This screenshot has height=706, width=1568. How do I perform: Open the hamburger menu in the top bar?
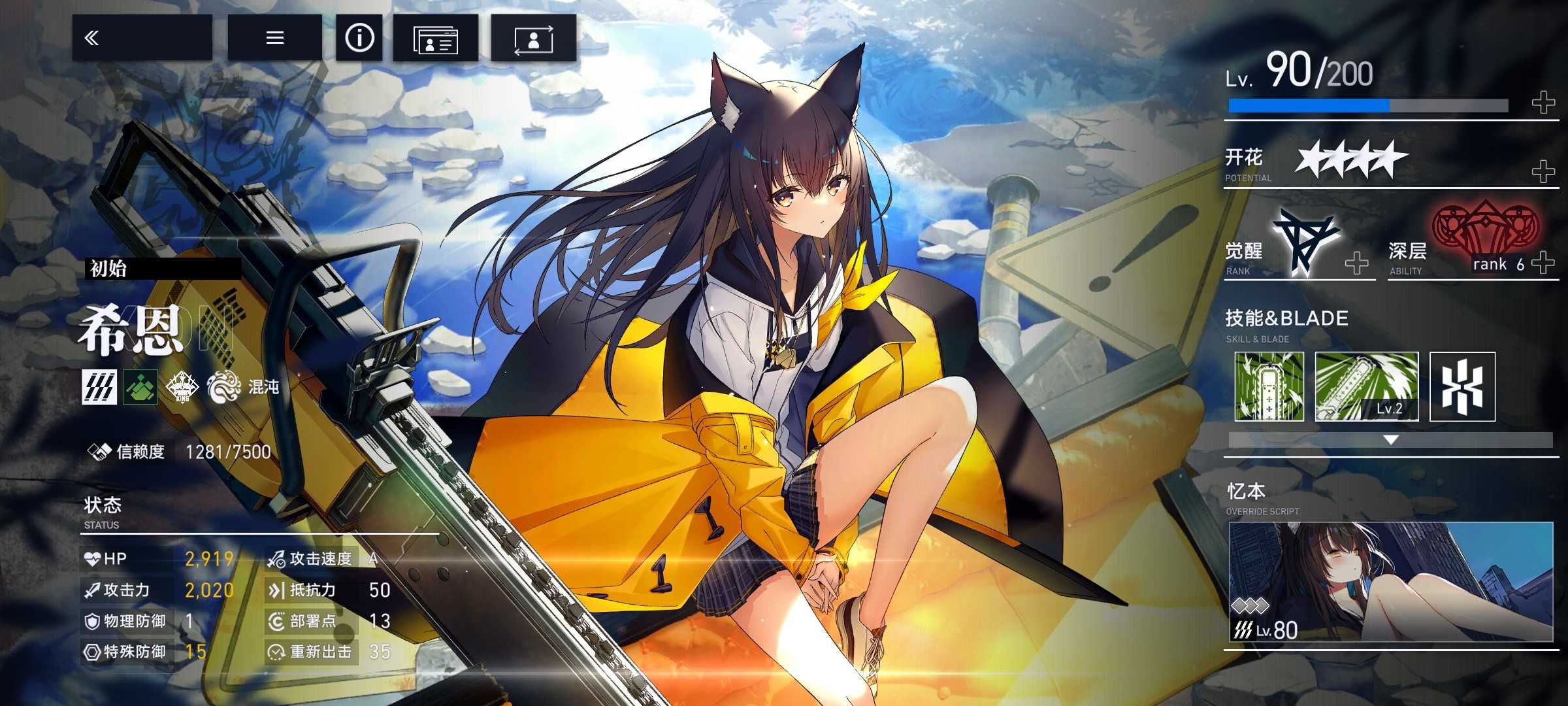[x=274, y=37]
